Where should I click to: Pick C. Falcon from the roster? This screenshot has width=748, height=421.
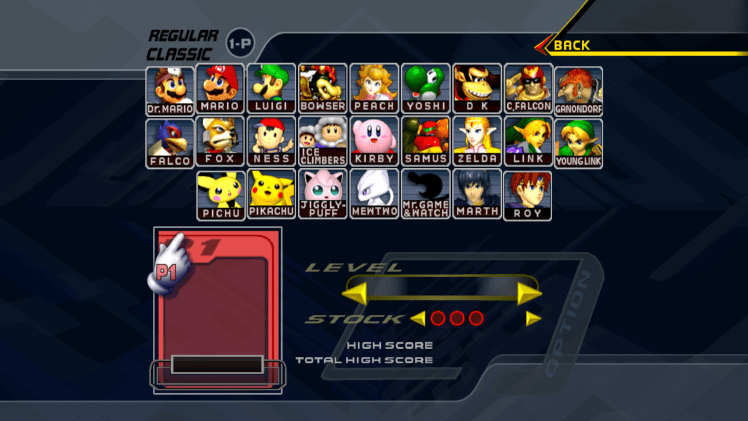tap(528, 90)
